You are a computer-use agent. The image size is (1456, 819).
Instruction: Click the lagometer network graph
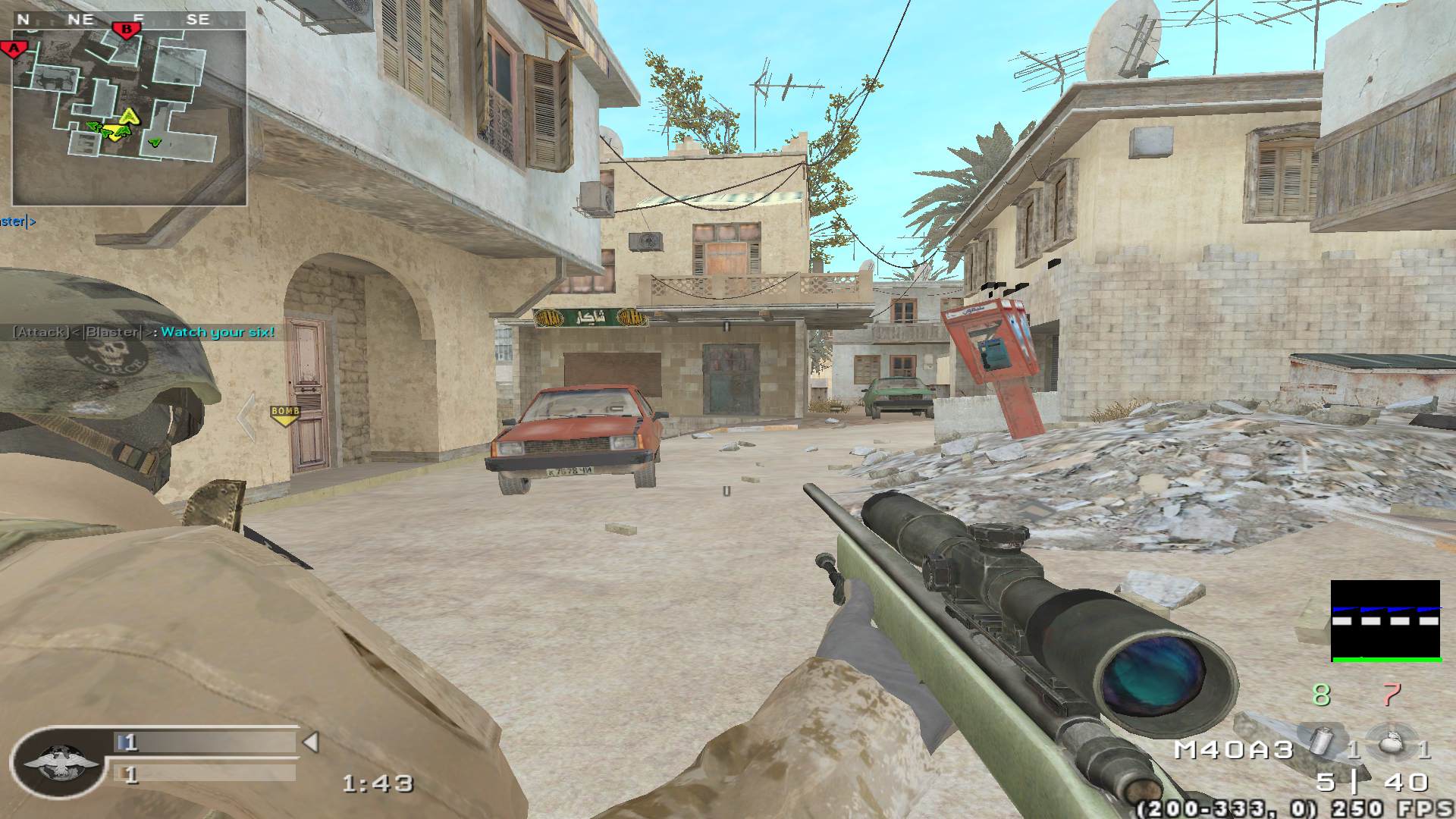point(1385,621)
